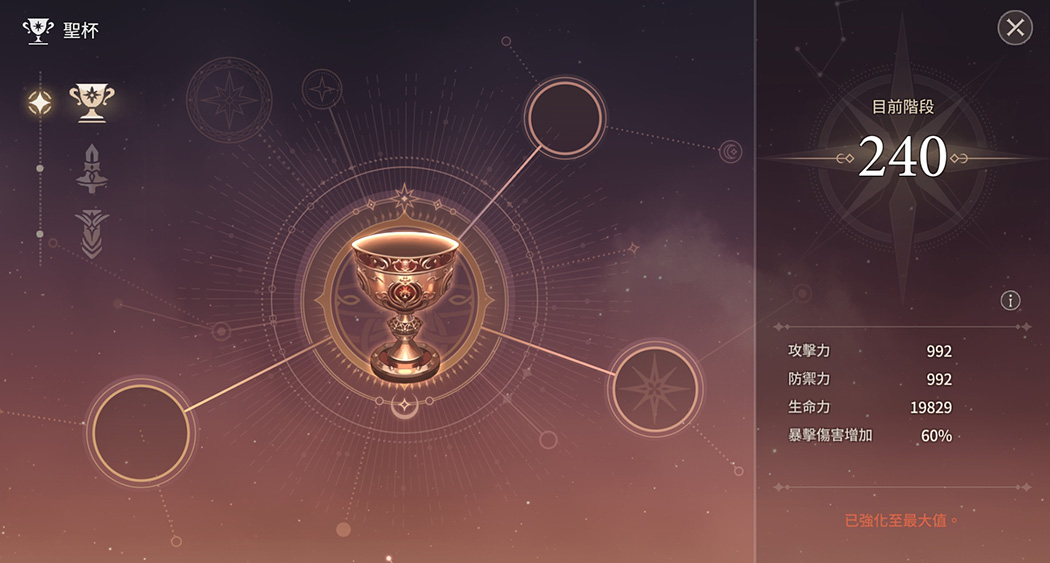Select the glowing trophy cup tab
This screenshot has width=1050, height=563.
point(91,102)
